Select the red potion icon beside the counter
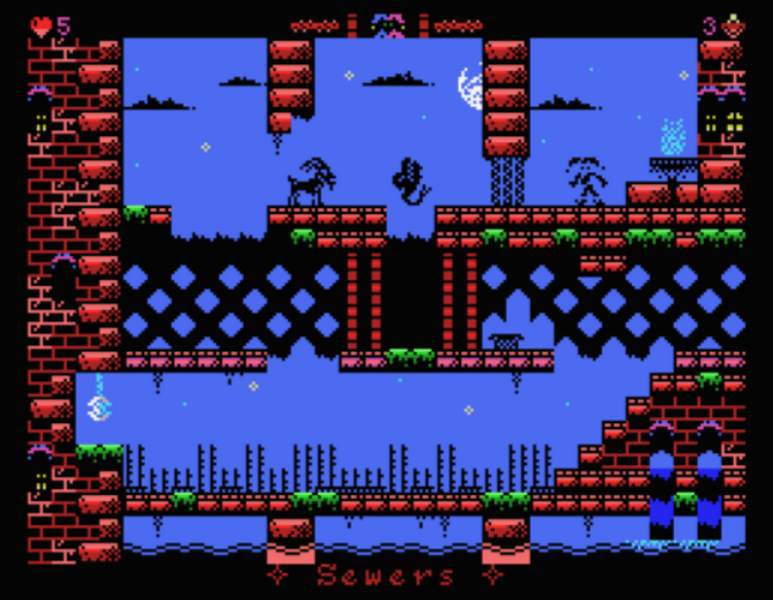Viewport: 773px width, 600px height. coord(735,26)
